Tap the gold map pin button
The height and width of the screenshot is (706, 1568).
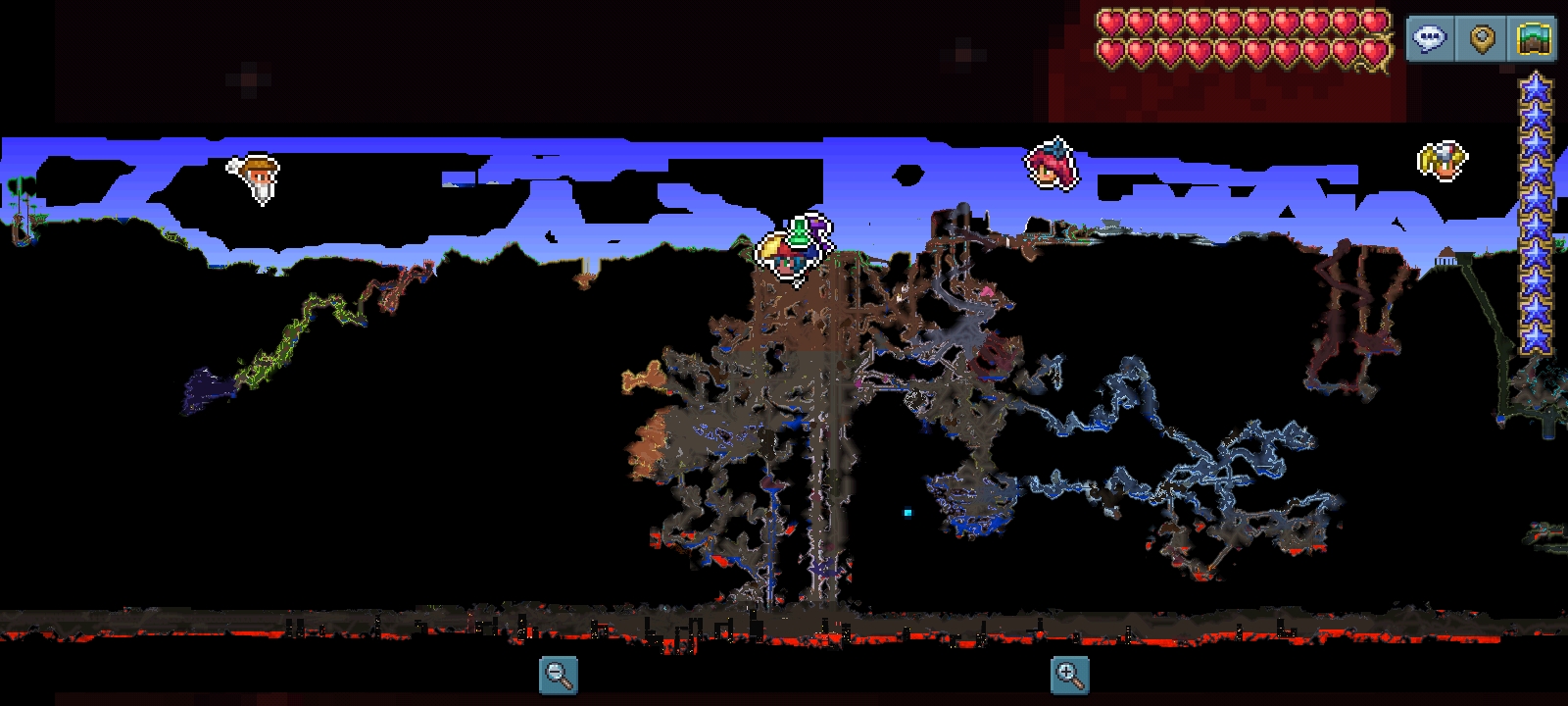coord(1482,39)
